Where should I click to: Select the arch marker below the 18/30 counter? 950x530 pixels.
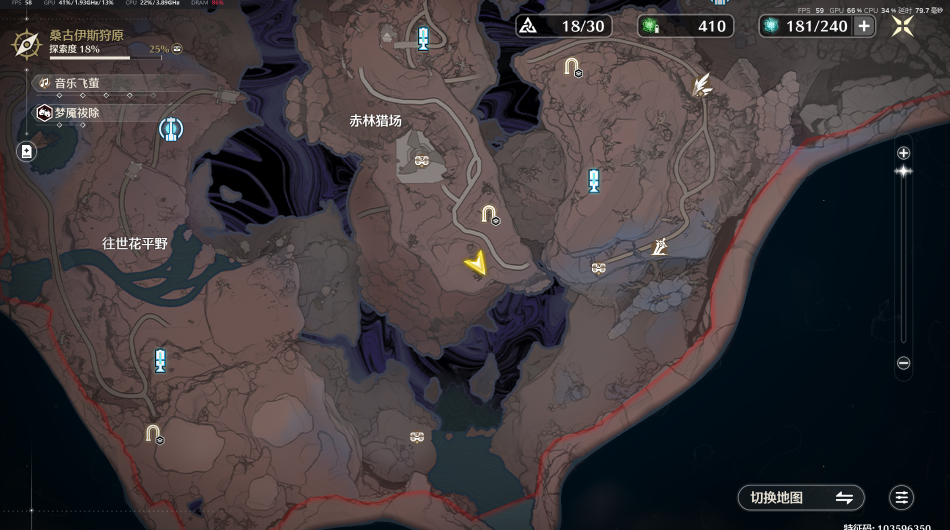[x=571, y=67]
